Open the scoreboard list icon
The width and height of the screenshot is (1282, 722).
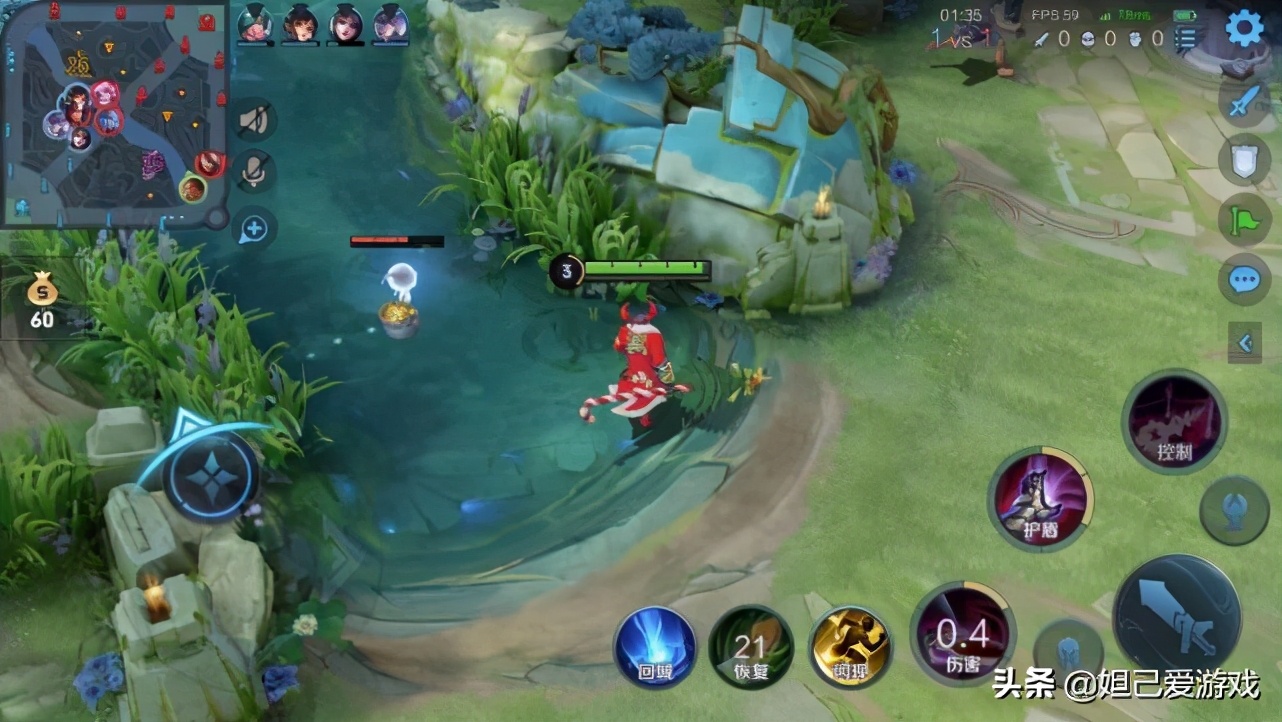1186,39
